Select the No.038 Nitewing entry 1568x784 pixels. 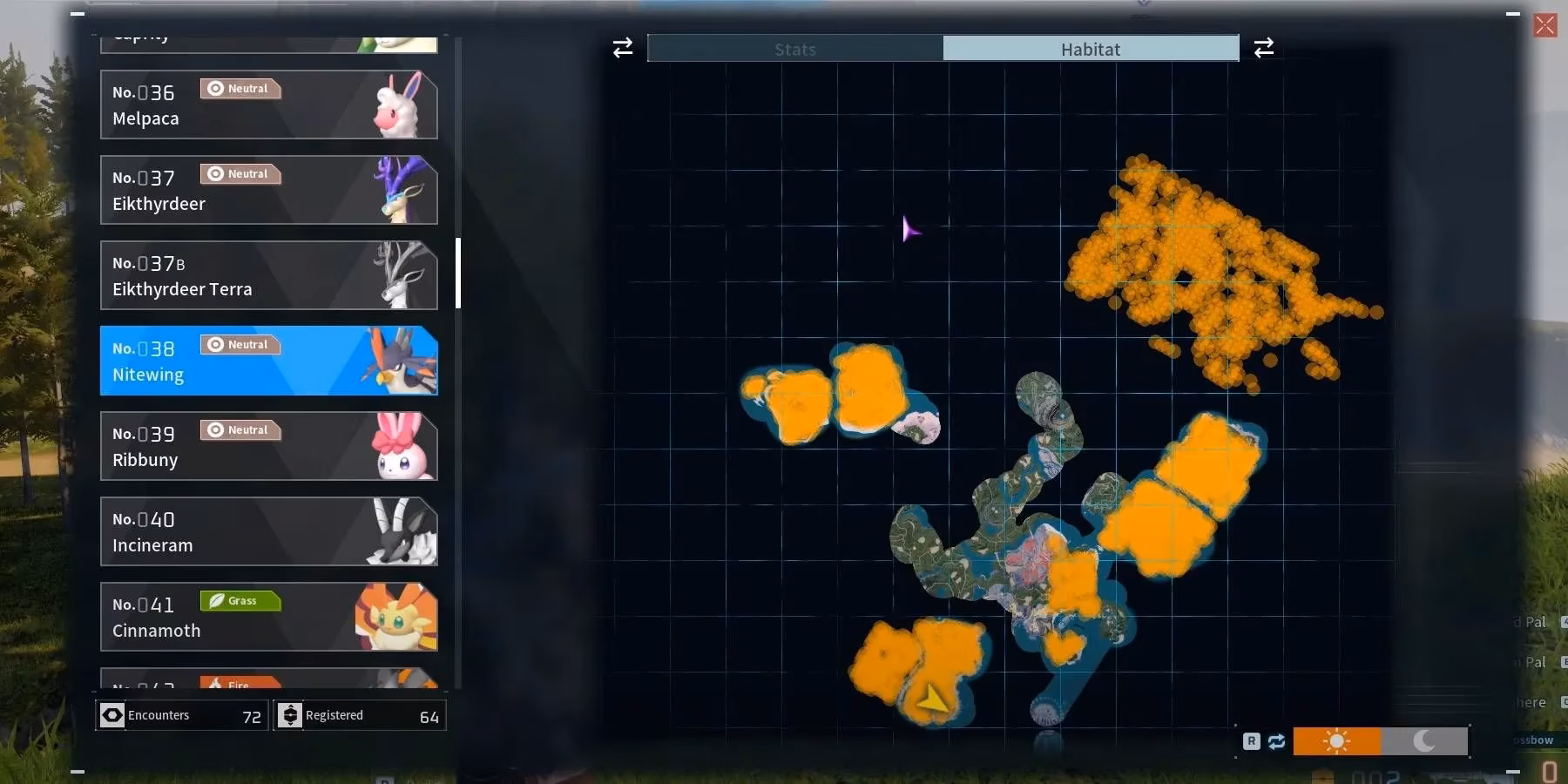click(x=261, y=361)
